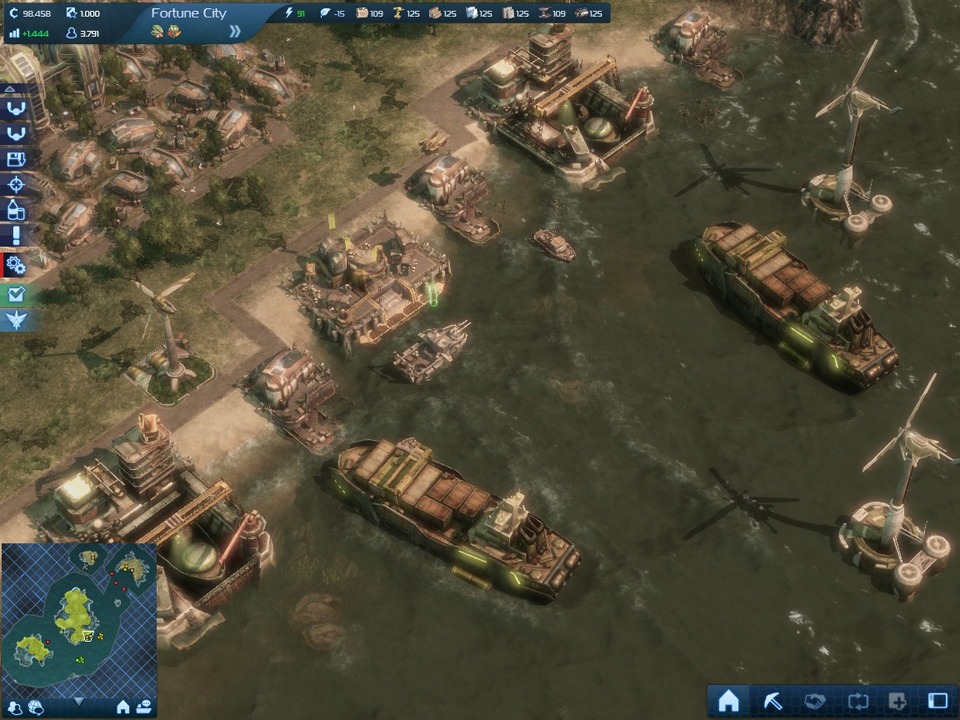This screenshot has width=960, height=720.
Task: Open the gears settings icon
Action: coord(16,264)
